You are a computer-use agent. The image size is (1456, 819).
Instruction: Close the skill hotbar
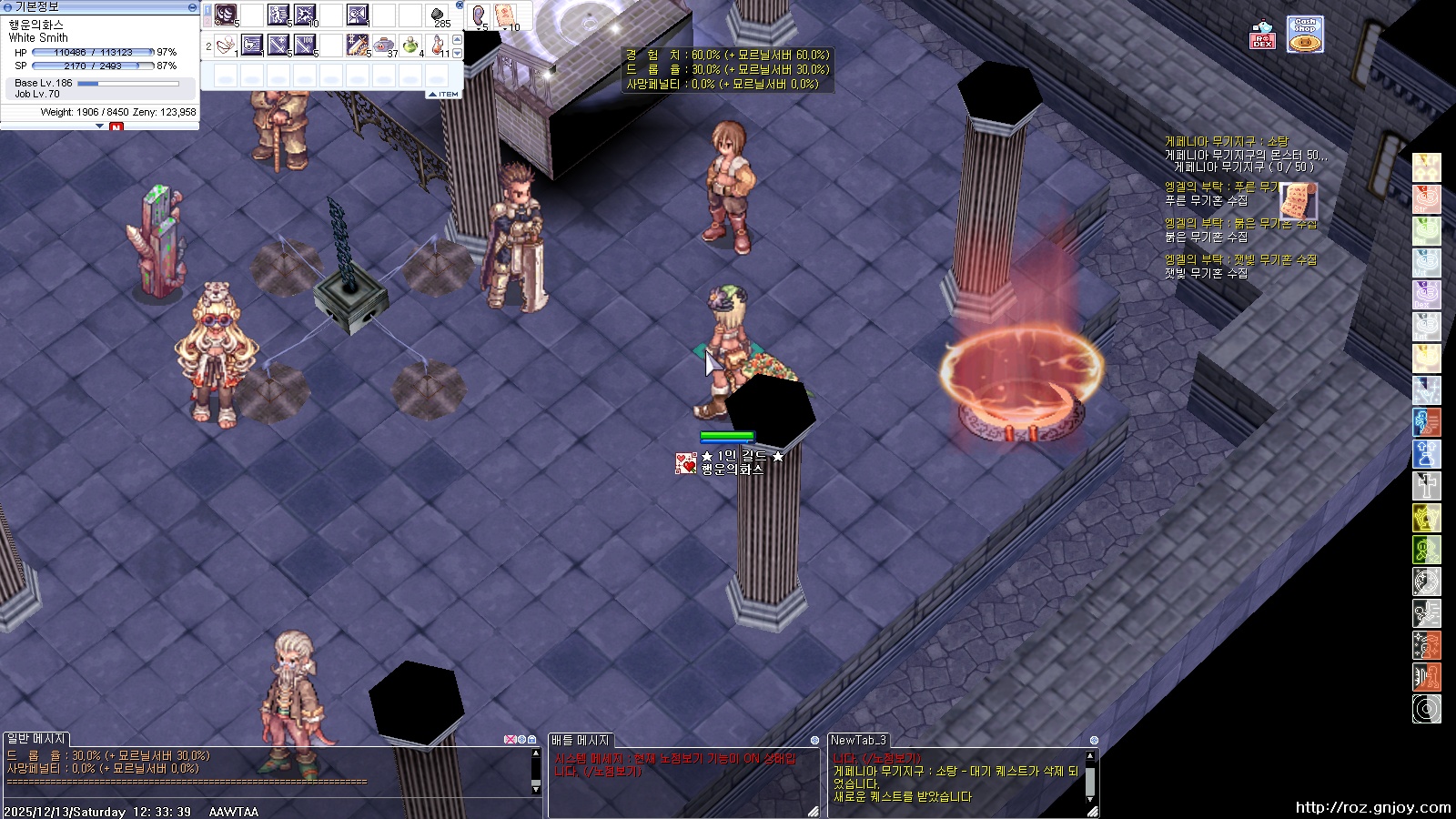click(460, 5)
